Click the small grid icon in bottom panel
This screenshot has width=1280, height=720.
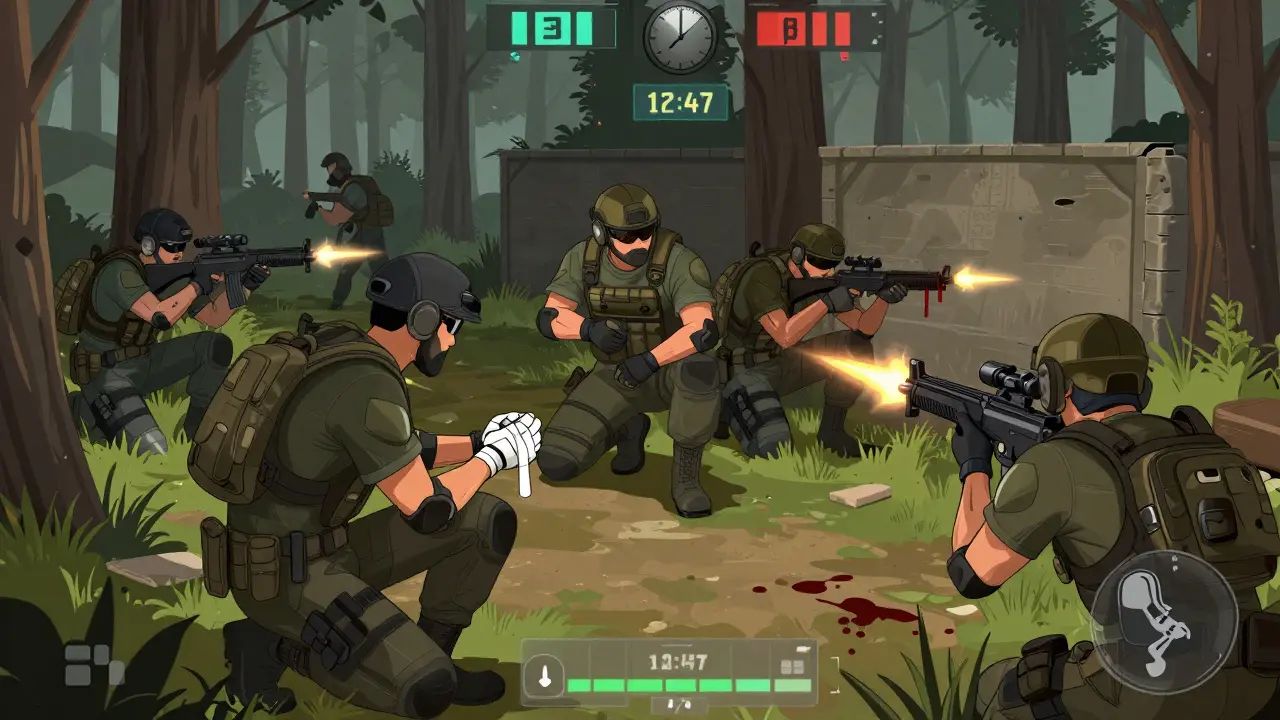point(792,666)
